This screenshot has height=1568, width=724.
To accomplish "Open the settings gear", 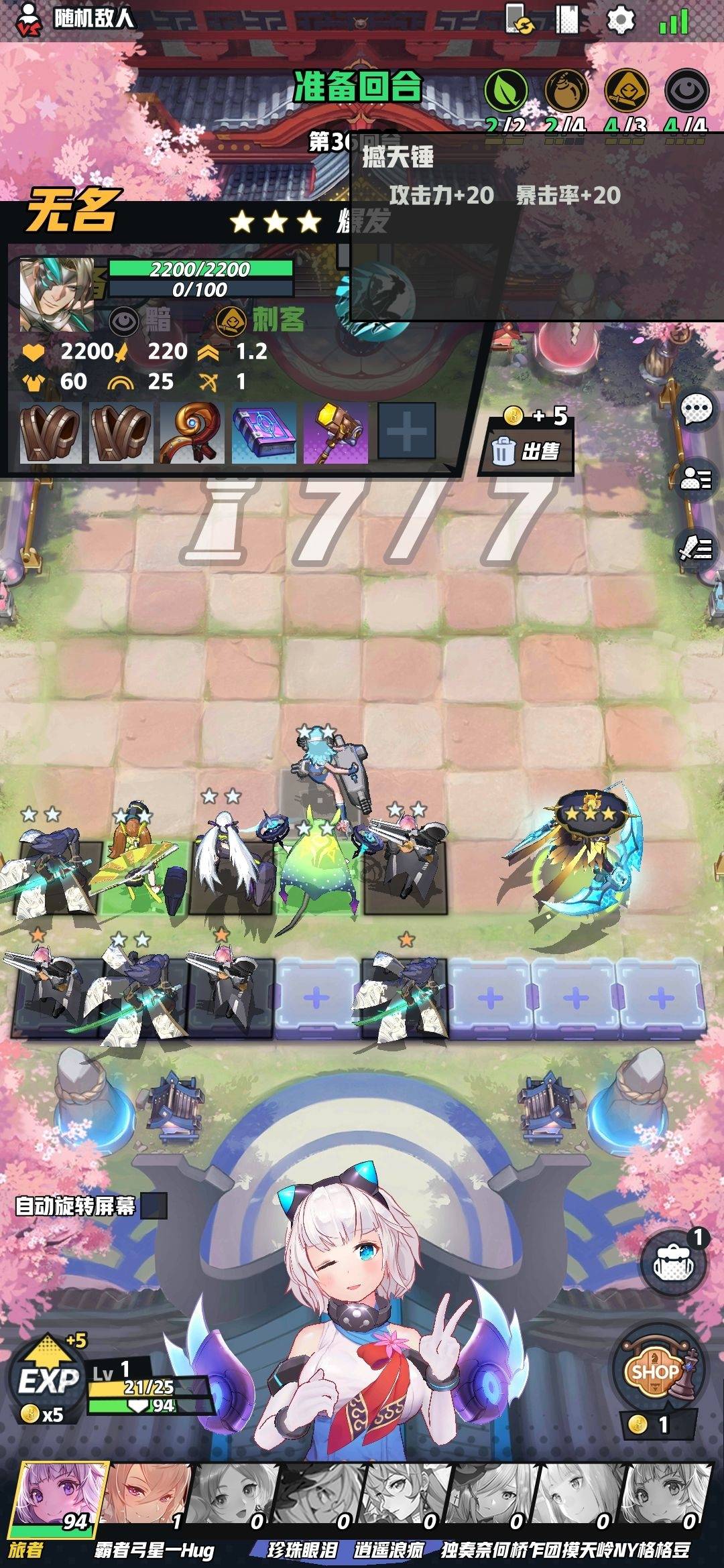I will (620, 20).
